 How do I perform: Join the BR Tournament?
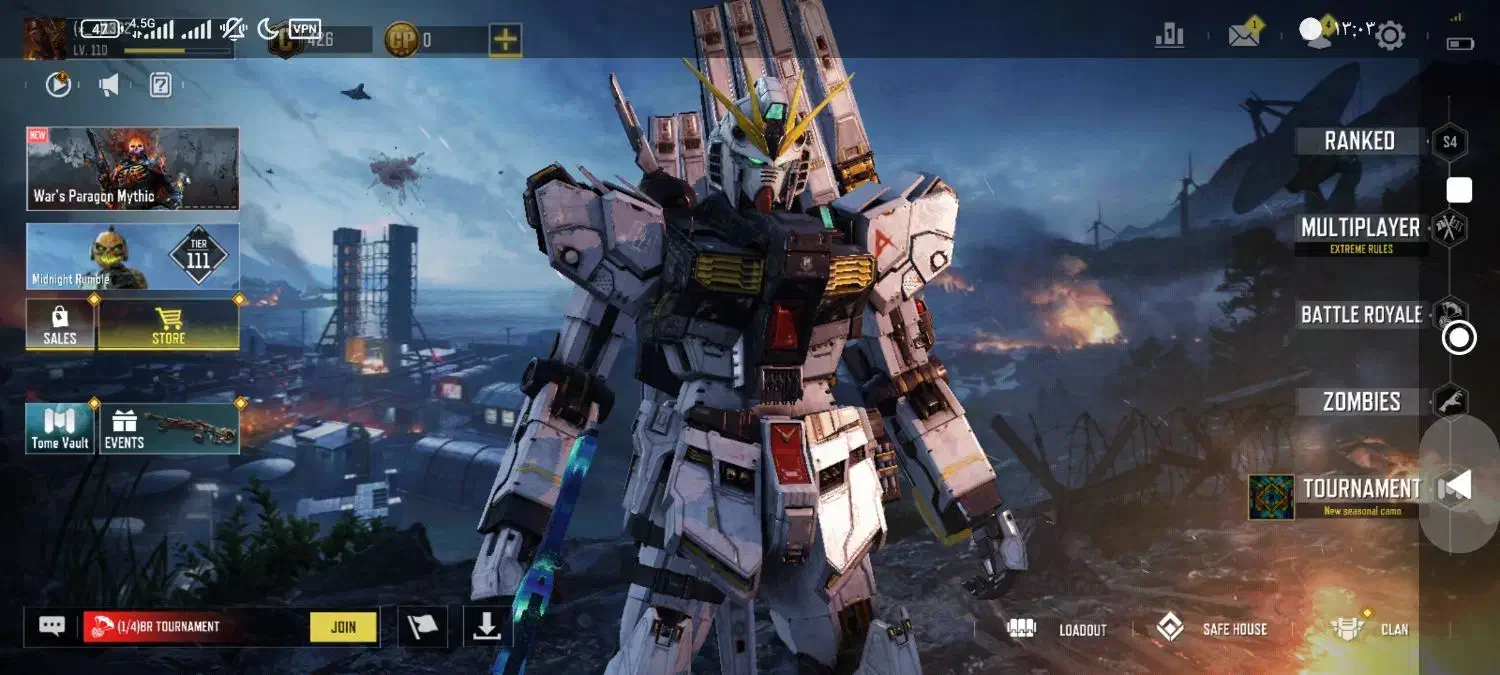(x=343, y=627)
